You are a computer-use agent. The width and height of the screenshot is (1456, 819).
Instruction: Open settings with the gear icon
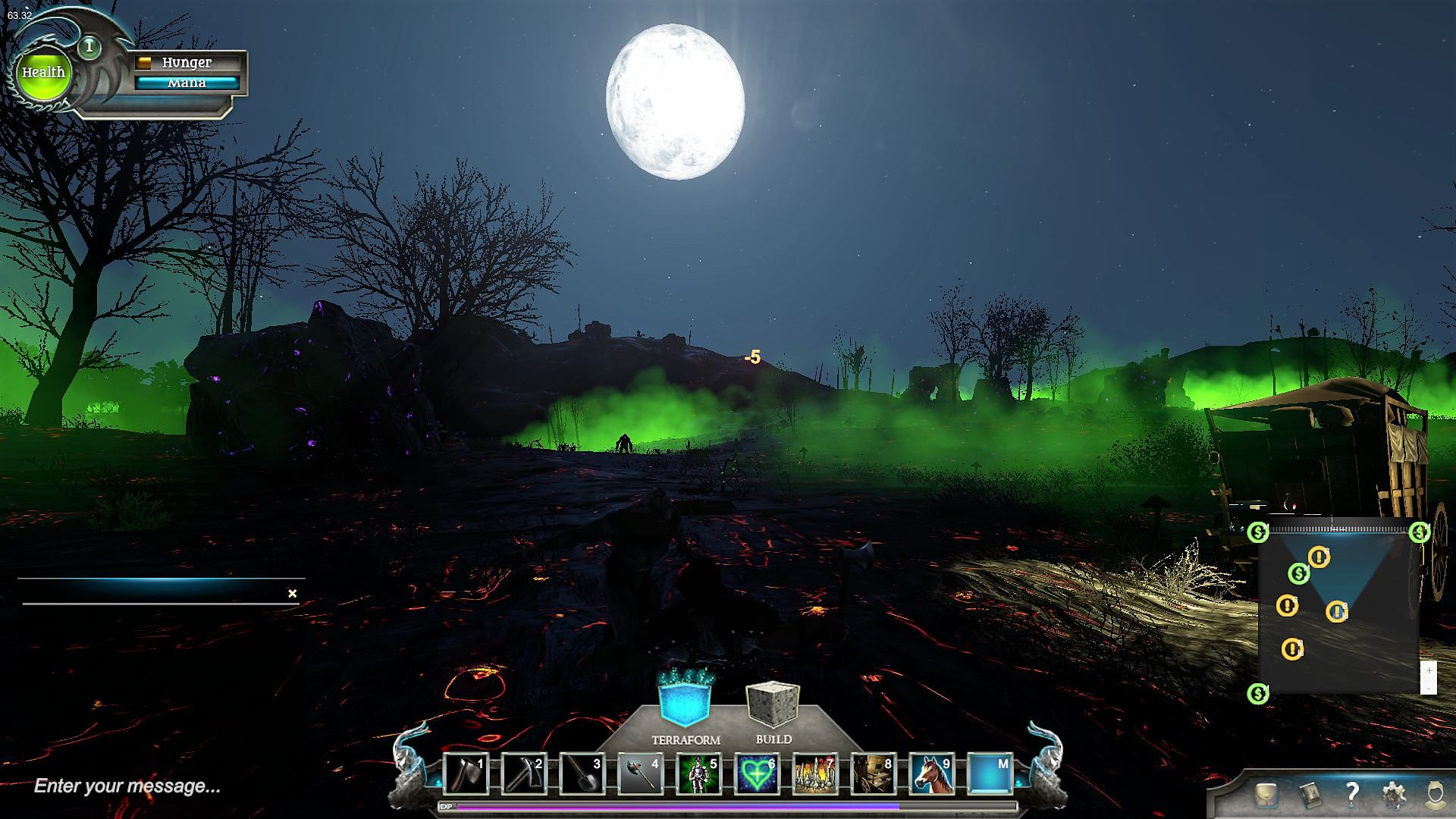click(1393, 795)
